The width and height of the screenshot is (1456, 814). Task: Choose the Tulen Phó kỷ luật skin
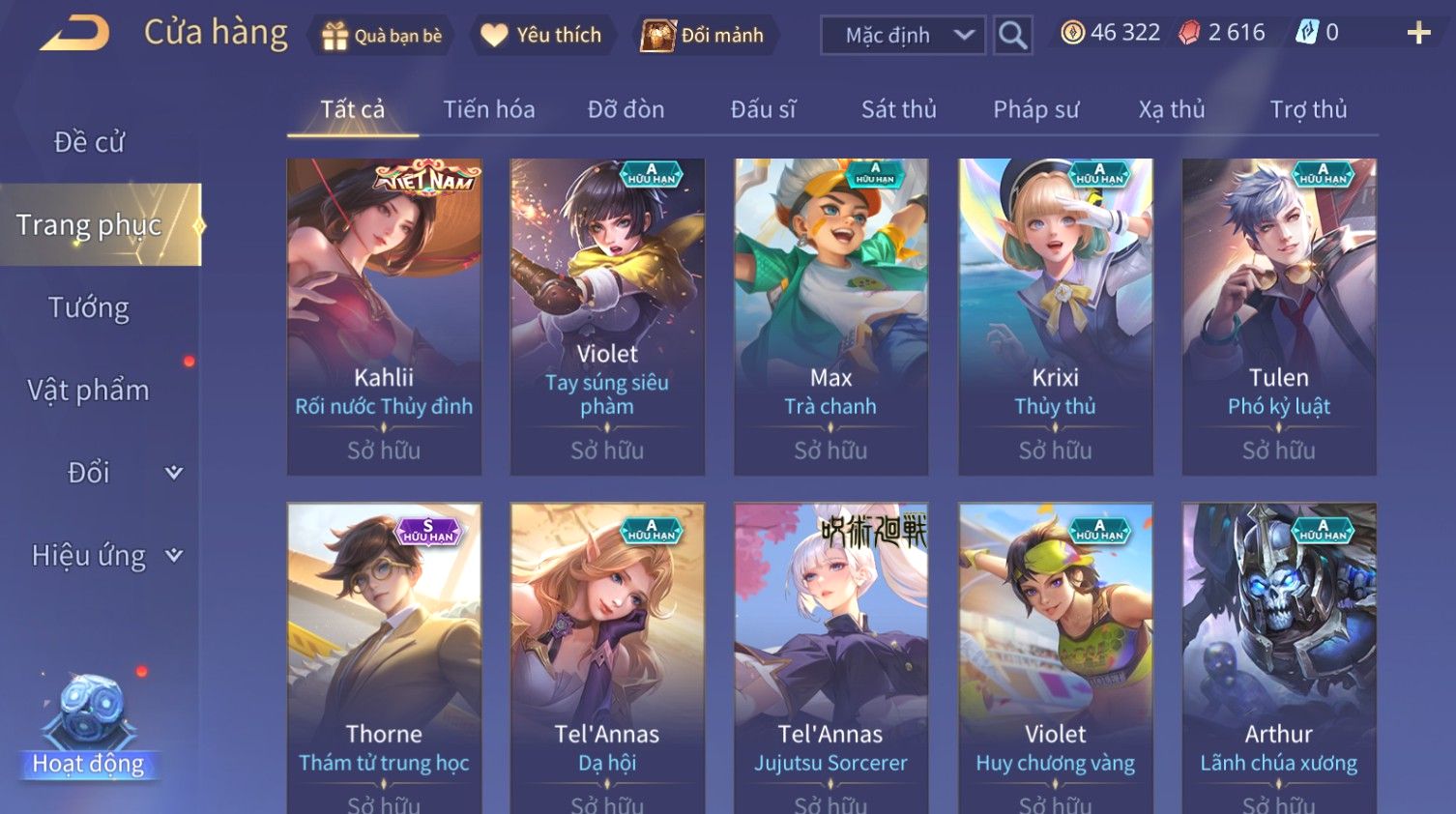tap(1279, 316)
